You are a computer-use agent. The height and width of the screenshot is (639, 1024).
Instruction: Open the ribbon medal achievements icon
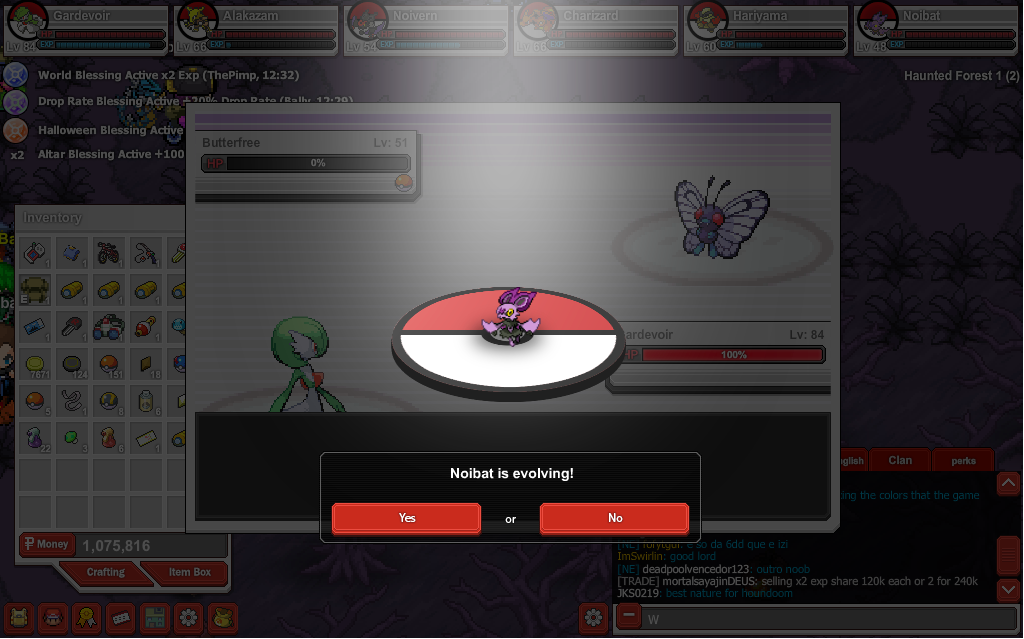[x=87, y=616]
